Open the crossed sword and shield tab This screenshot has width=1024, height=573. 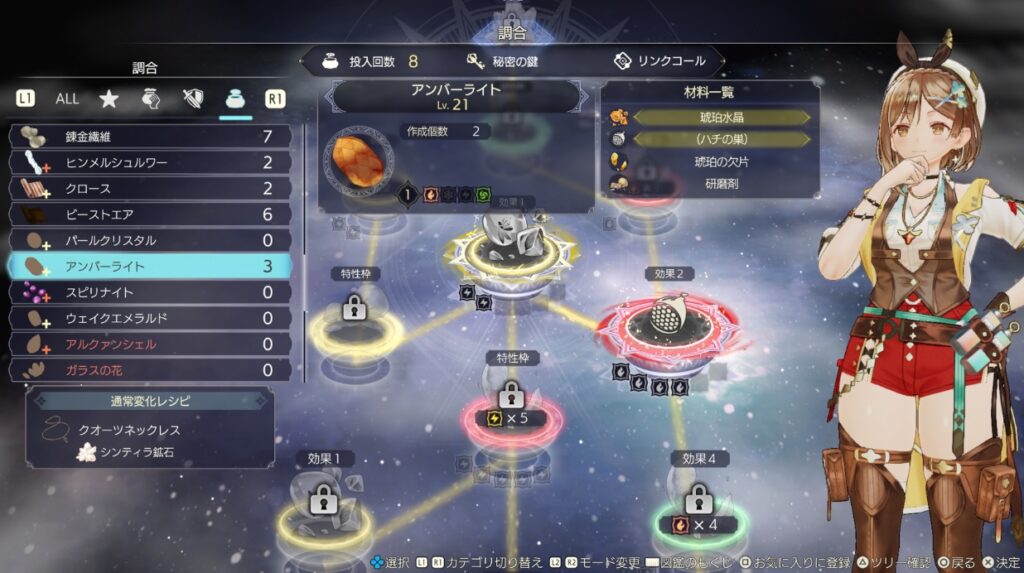(x=193, y=99)
